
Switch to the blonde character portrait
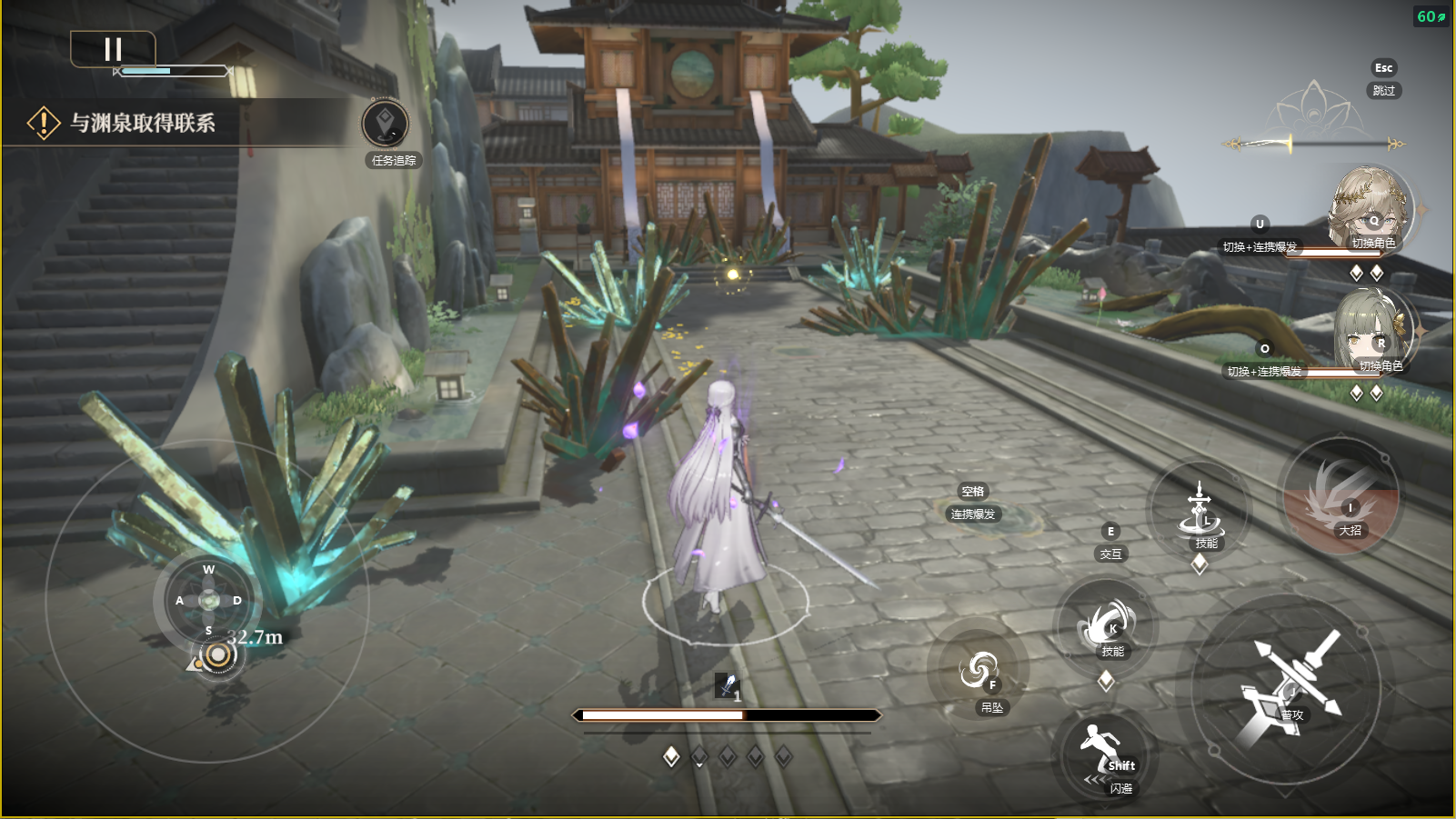(x=1370, y=208)
